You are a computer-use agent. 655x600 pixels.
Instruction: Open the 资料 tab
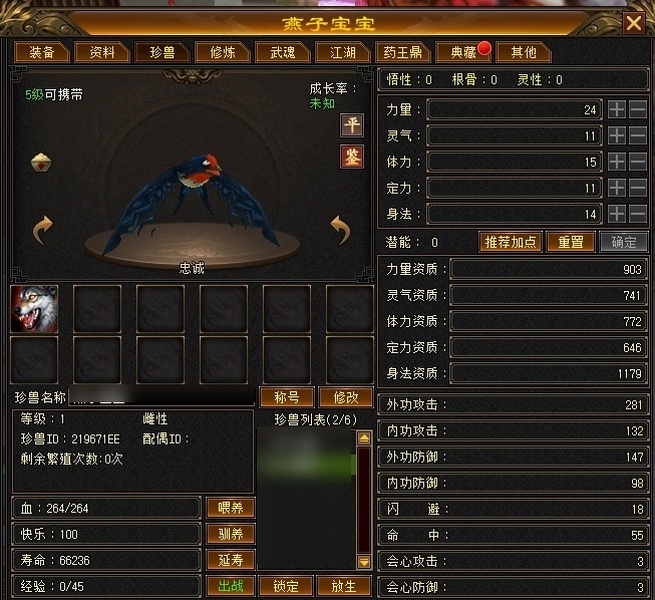click(x=101, y=52)
